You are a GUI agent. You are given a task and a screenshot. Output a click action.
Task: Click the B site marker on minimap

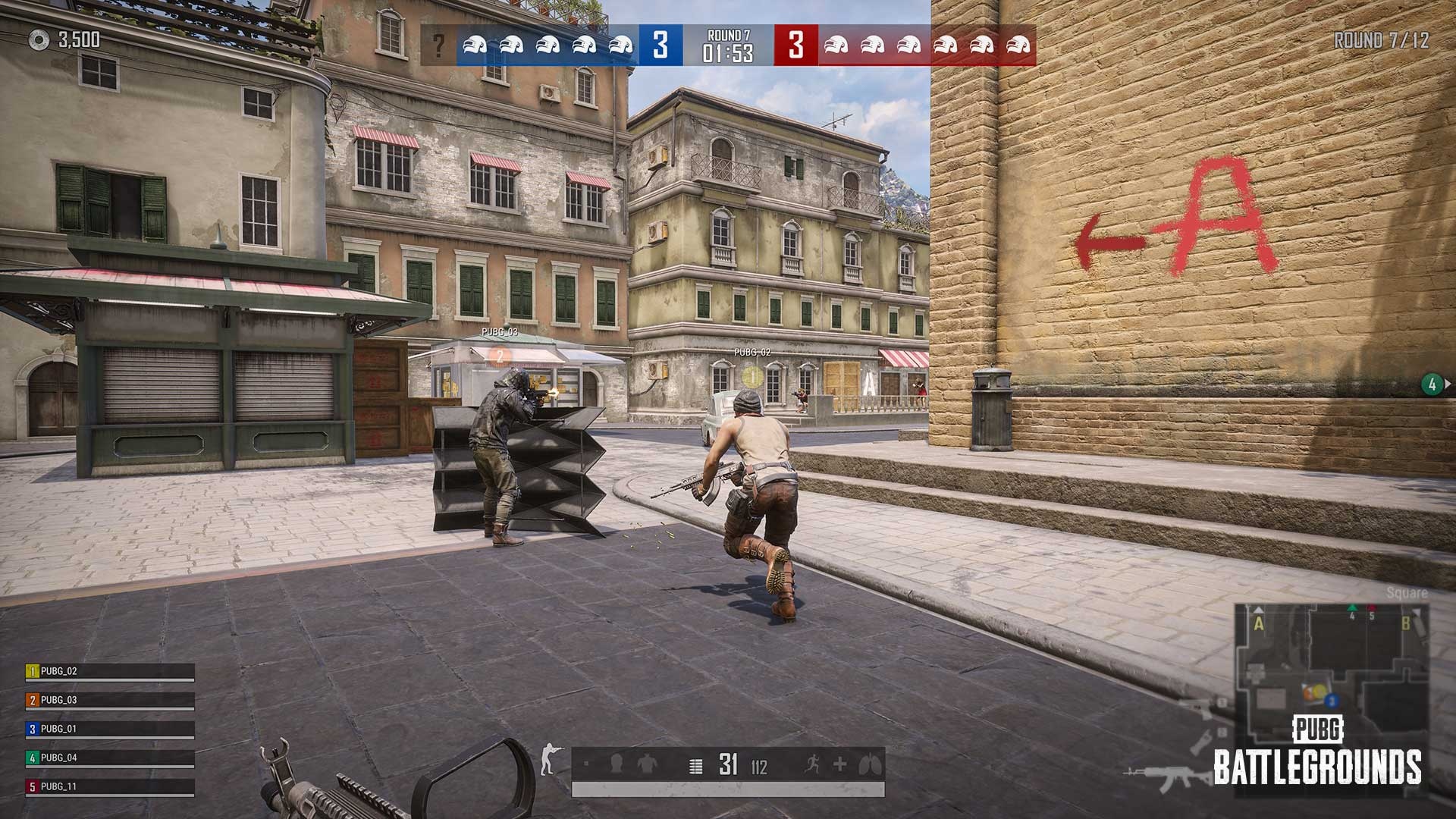click(1405, 625)
